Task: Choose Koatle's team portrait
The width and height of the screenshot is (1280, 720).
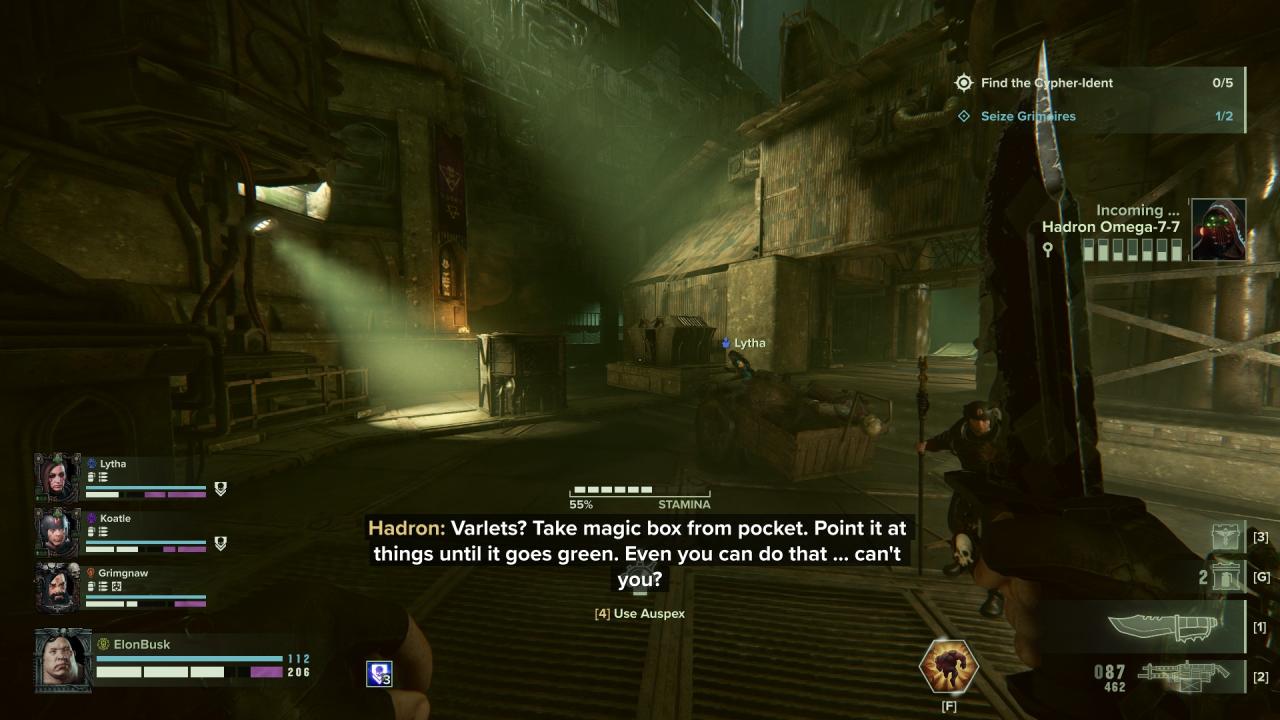Action: [57, 532]
